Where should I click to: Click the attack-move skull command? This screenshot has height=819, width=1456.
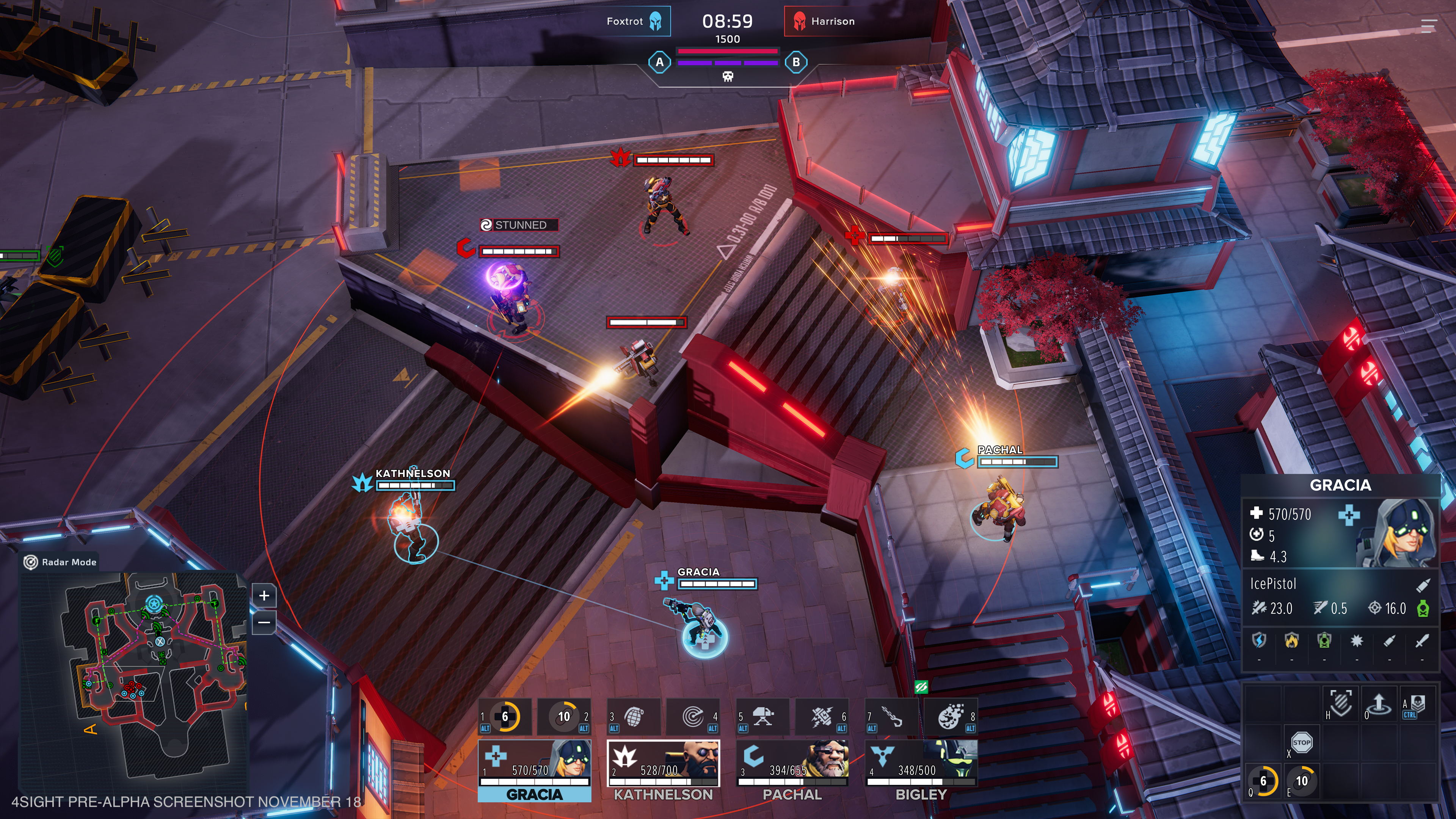tap(1418, 704)
